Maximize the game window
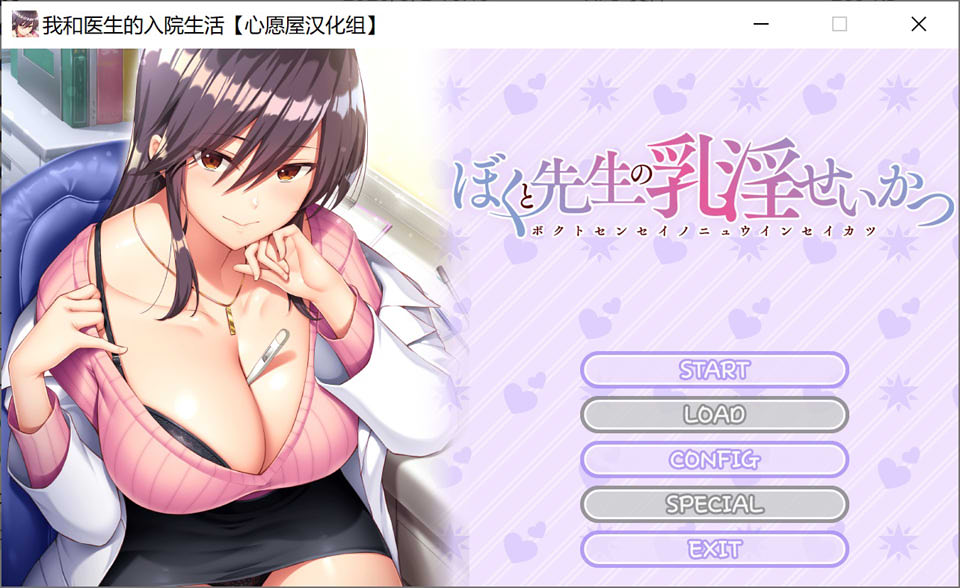960x588 pixels. pyautogui.click(x=839, y=24)
